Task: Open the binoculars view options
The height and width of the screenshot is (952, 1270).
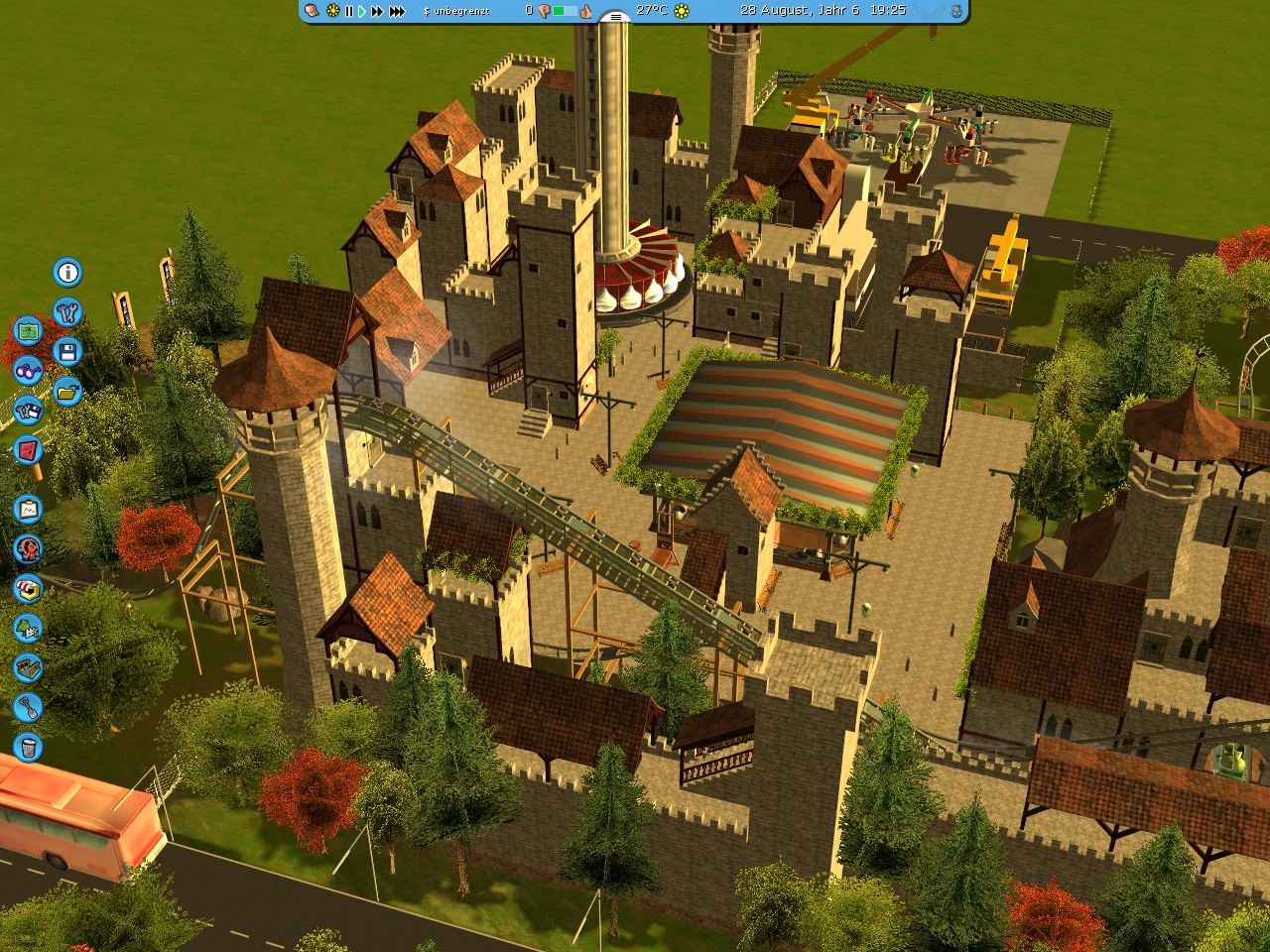Action: [x=28, y=370]
